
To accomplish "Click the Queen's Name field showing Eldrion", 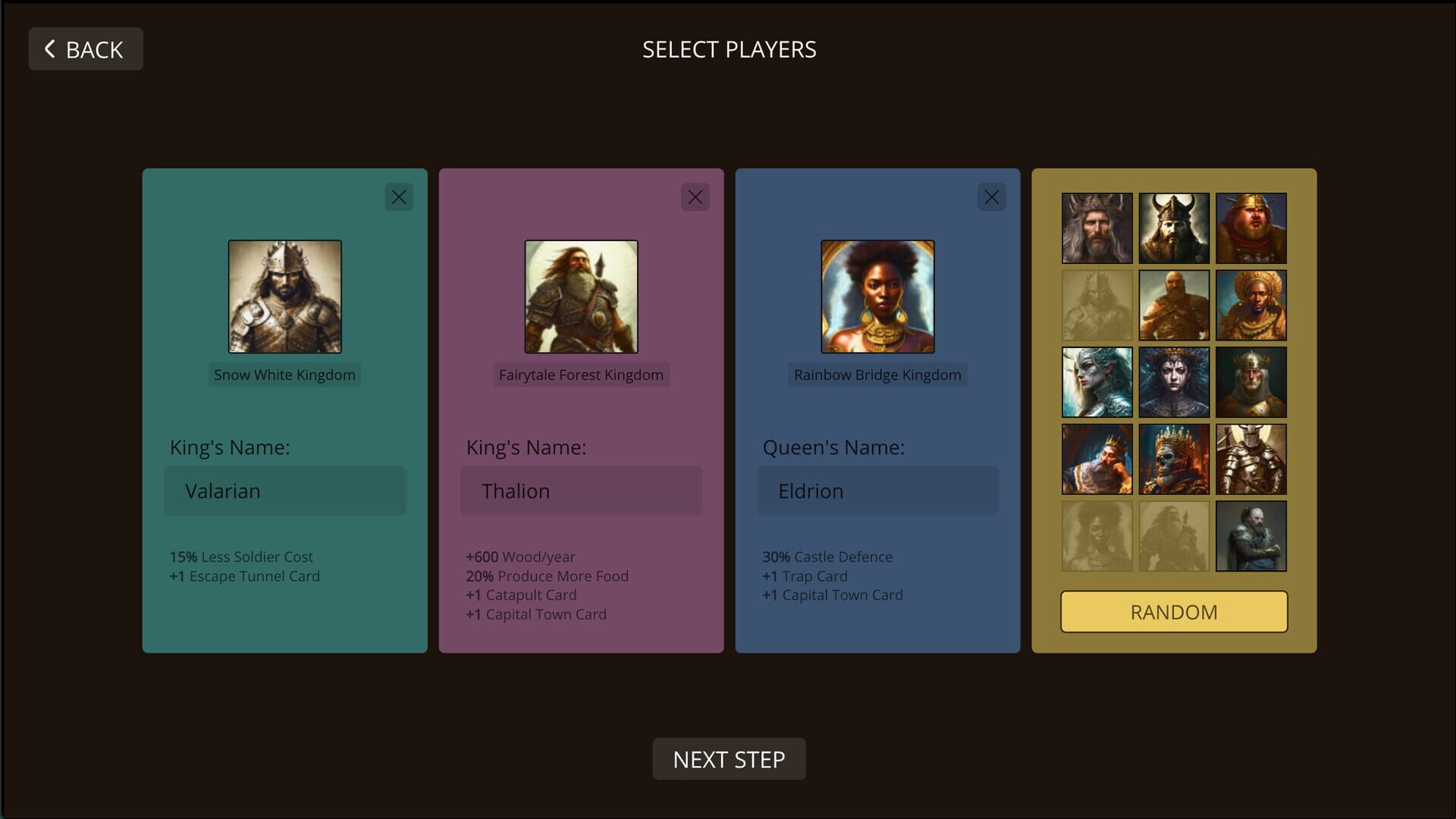I will [877, 491].
